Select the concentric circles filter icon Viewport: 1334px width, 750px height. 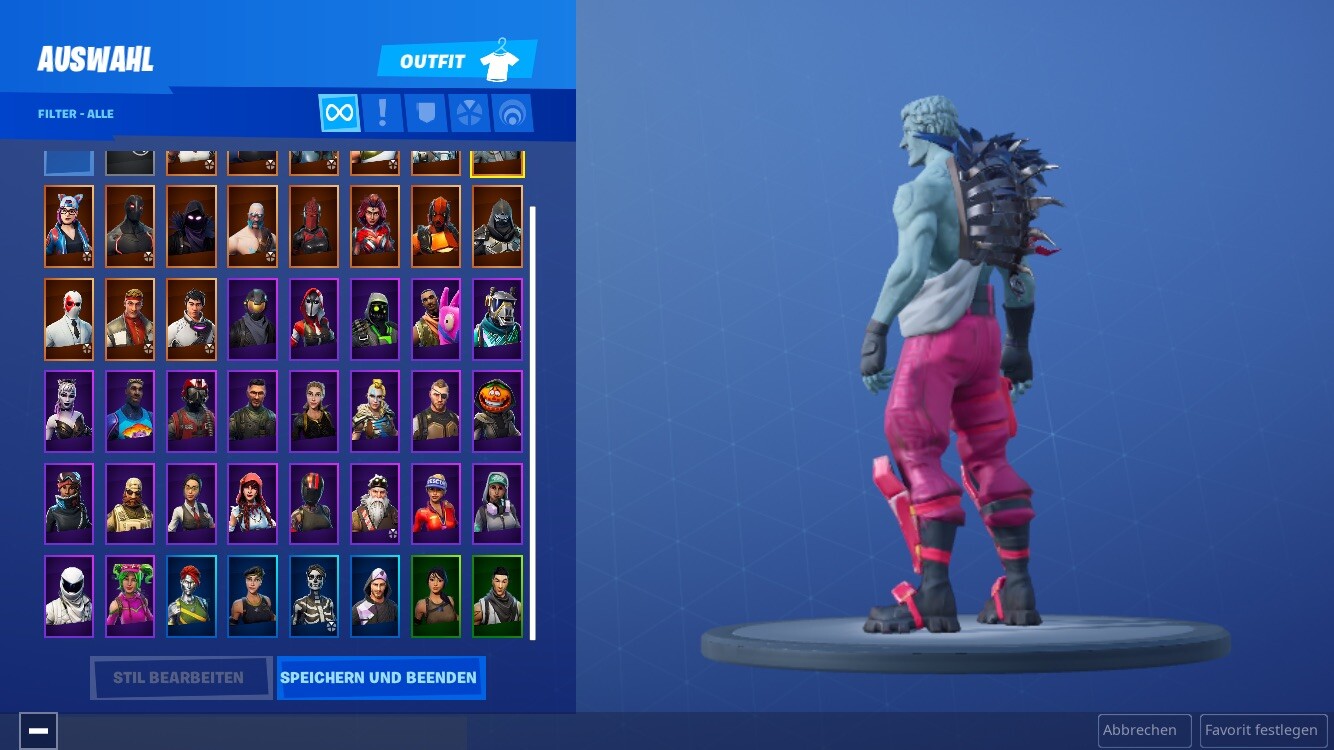coord(513,112)
